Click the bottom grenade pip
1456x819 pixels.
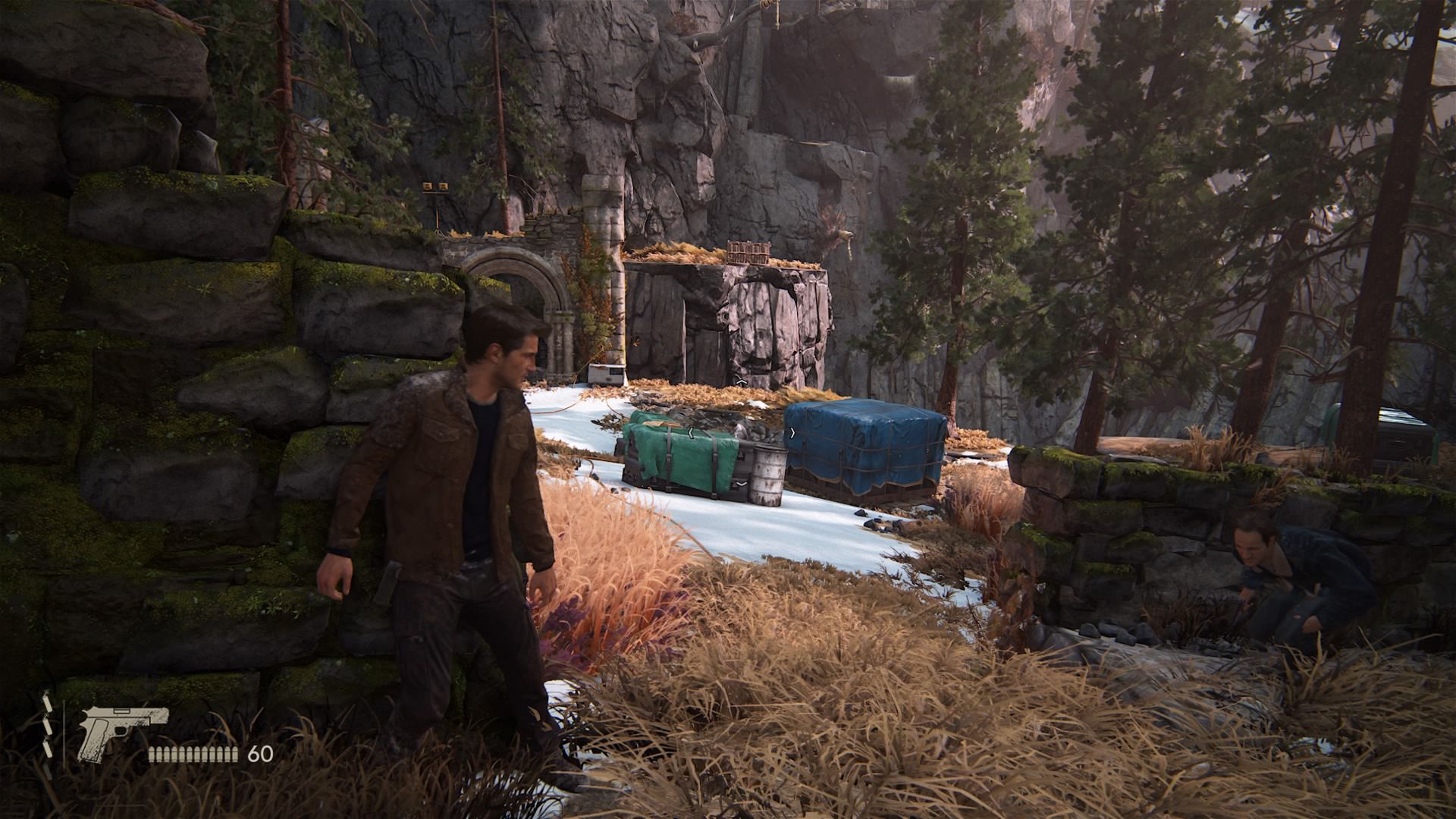[48, 749]
